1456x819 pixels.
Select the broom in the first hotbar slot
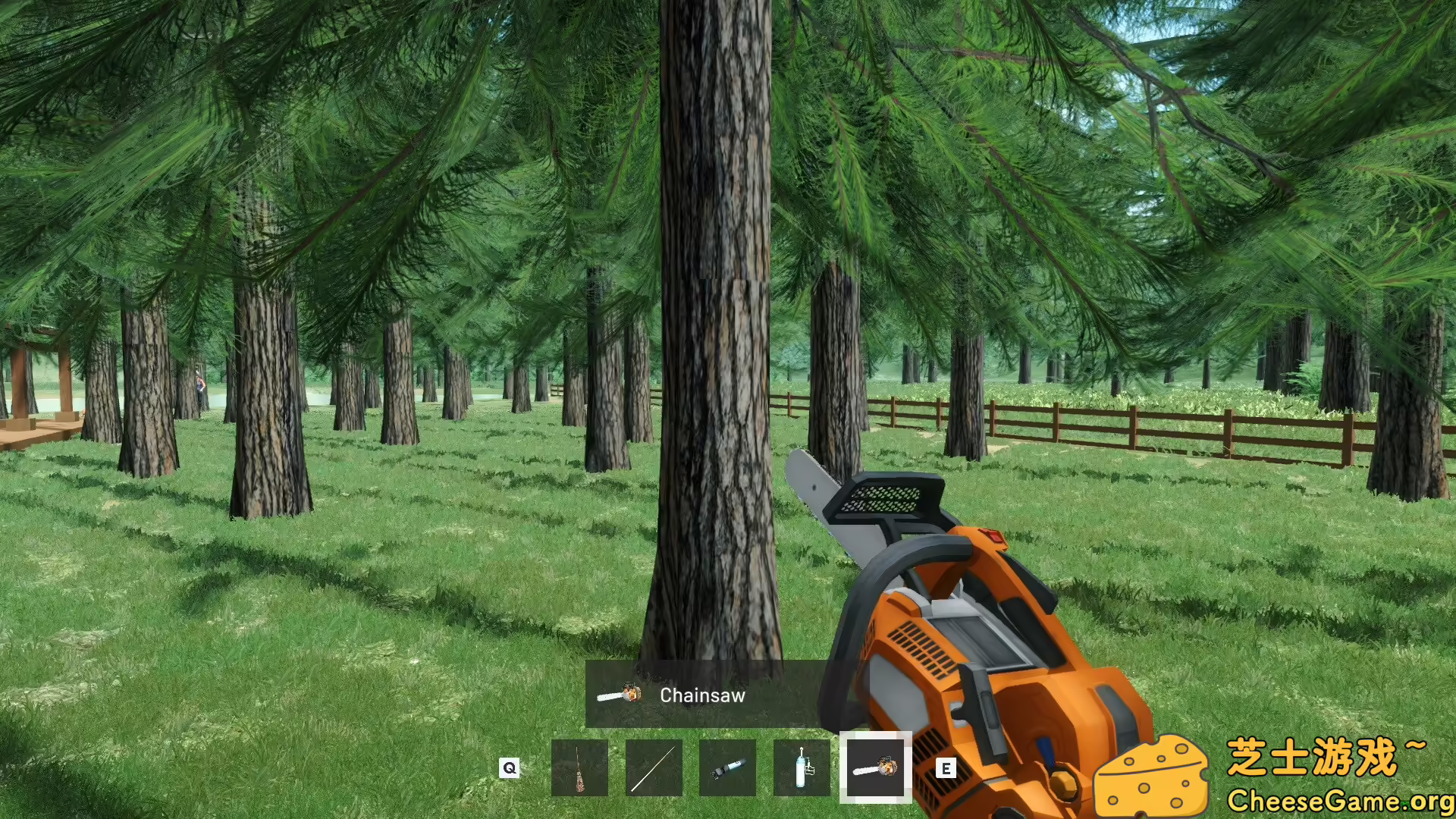580,766
